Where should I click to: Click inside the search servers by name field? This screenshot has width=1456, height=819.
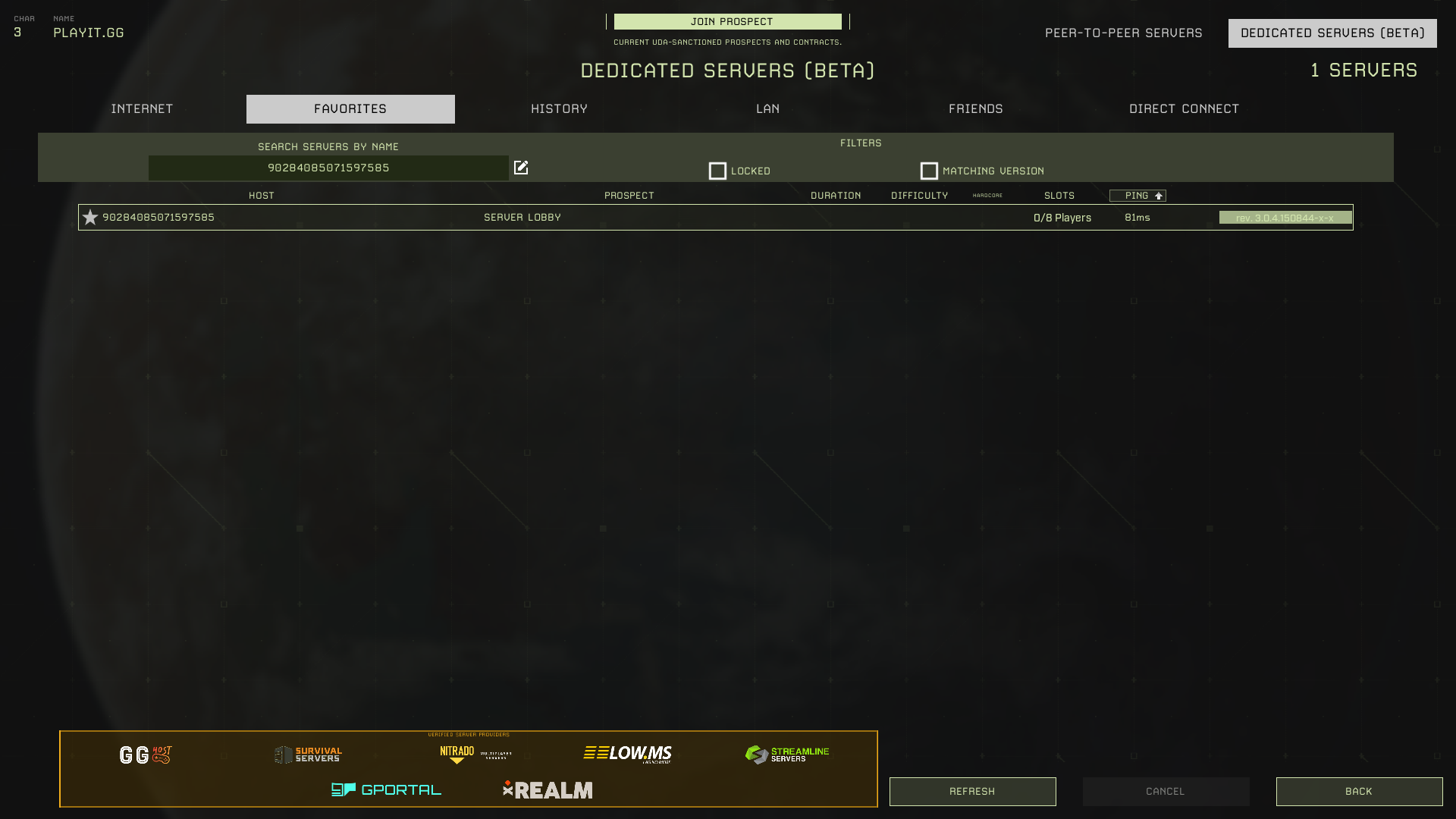tap(328, 168)
